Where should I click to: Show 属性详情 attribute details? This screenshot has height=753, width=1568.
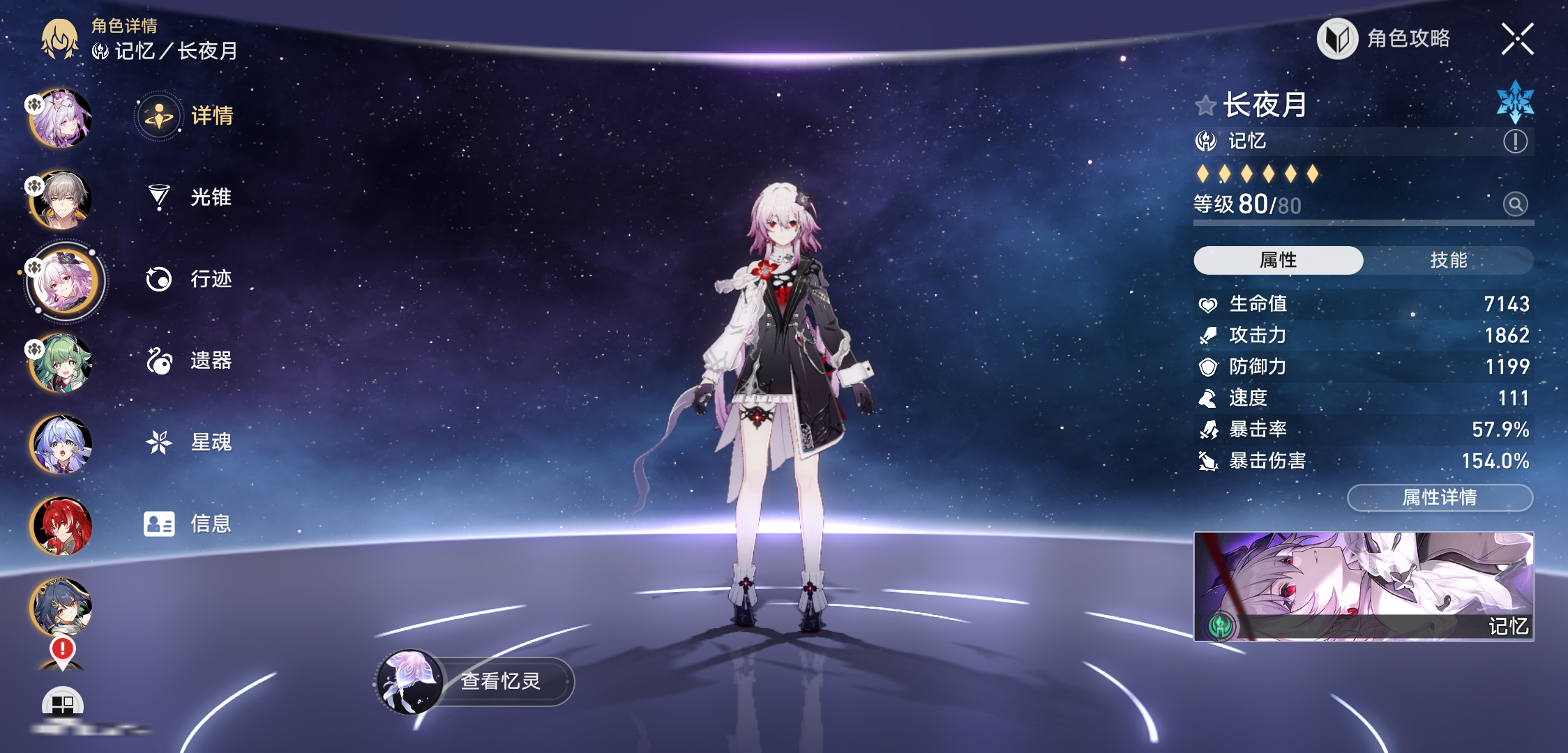(1440, 497)
